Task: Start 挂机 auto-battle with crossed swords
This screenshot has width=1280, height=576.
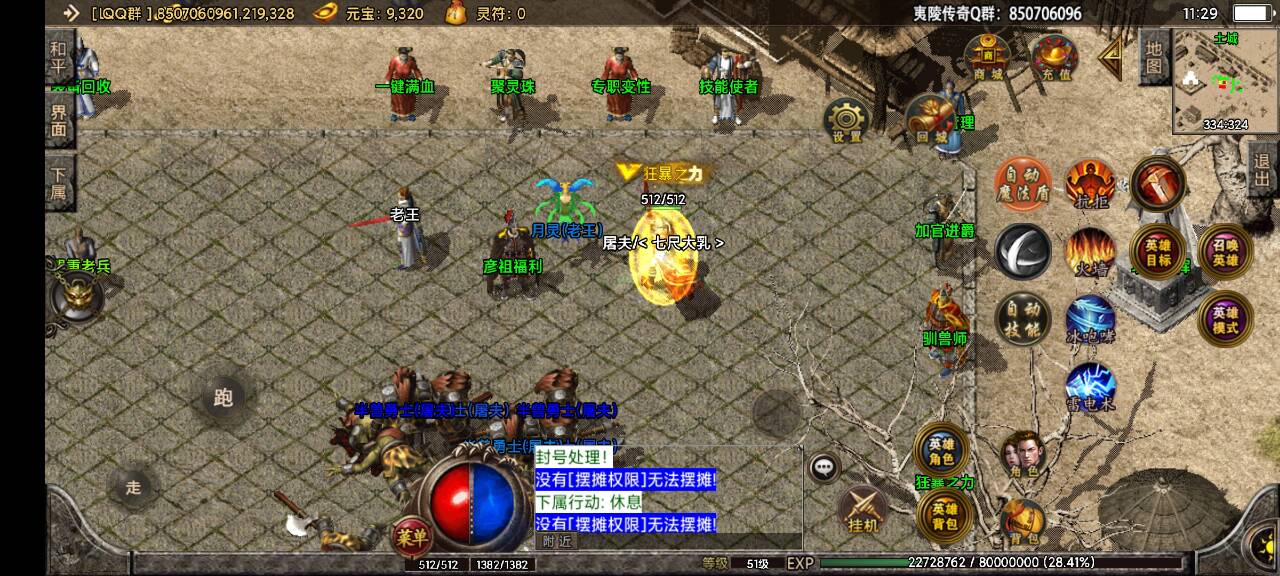Action: 862,510
